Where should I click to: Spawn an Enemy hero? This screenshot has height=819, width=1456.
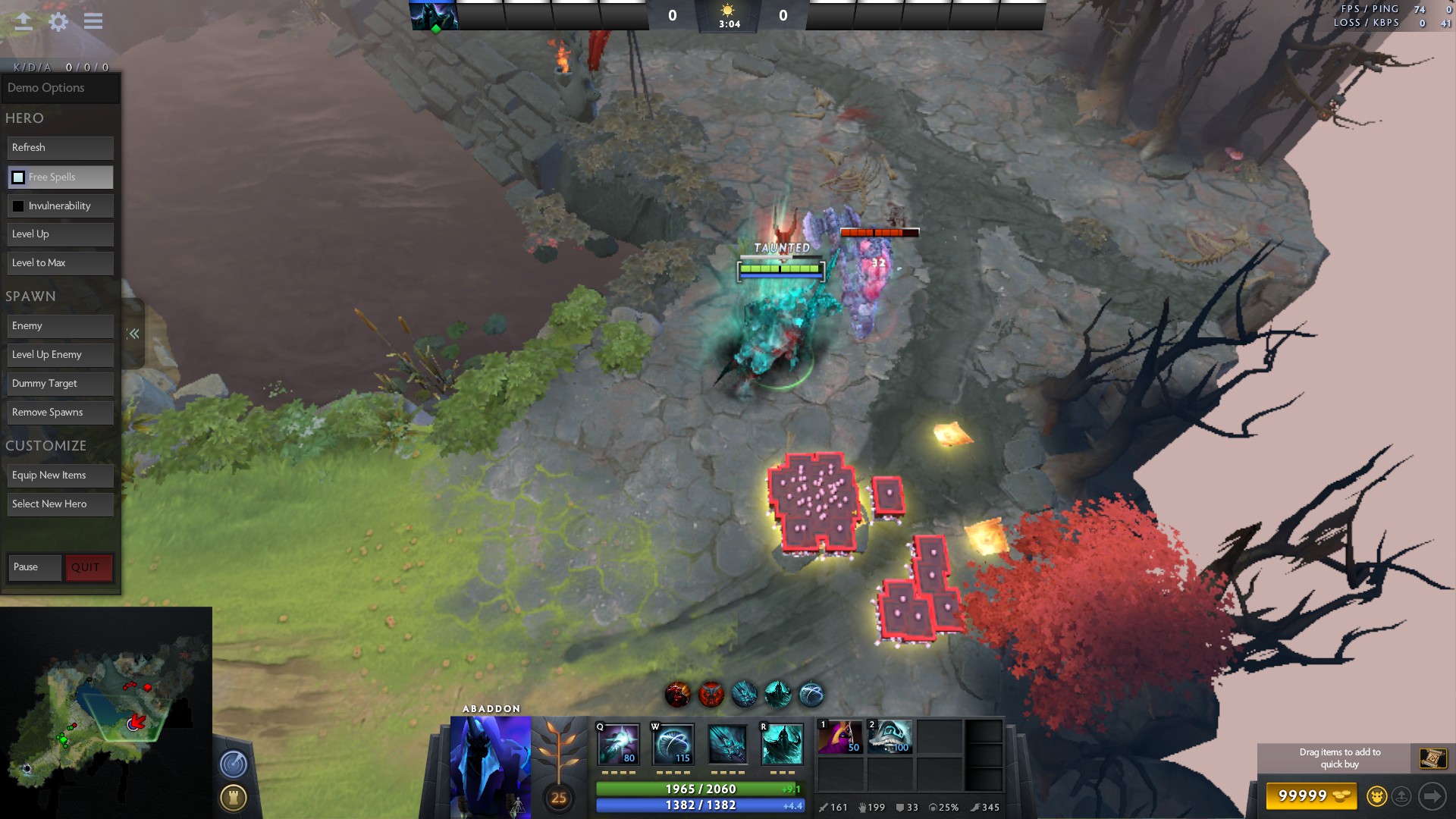61,326
